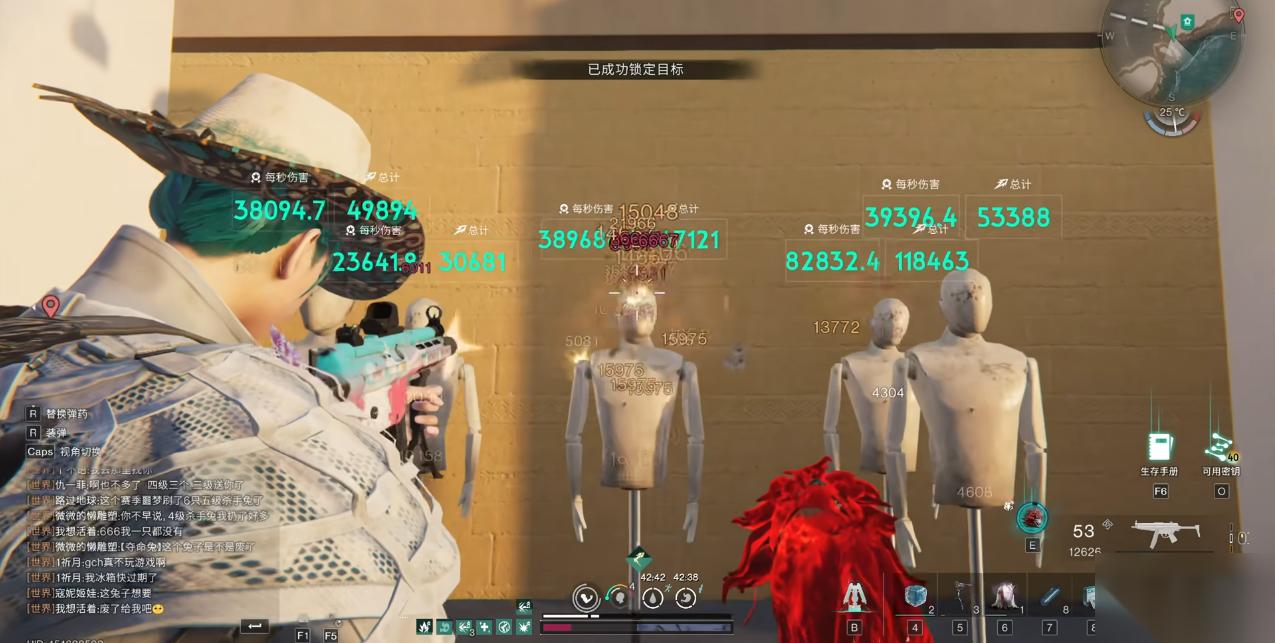Open the 可用密钥 available keys icon

click(x=1219, y=447)
